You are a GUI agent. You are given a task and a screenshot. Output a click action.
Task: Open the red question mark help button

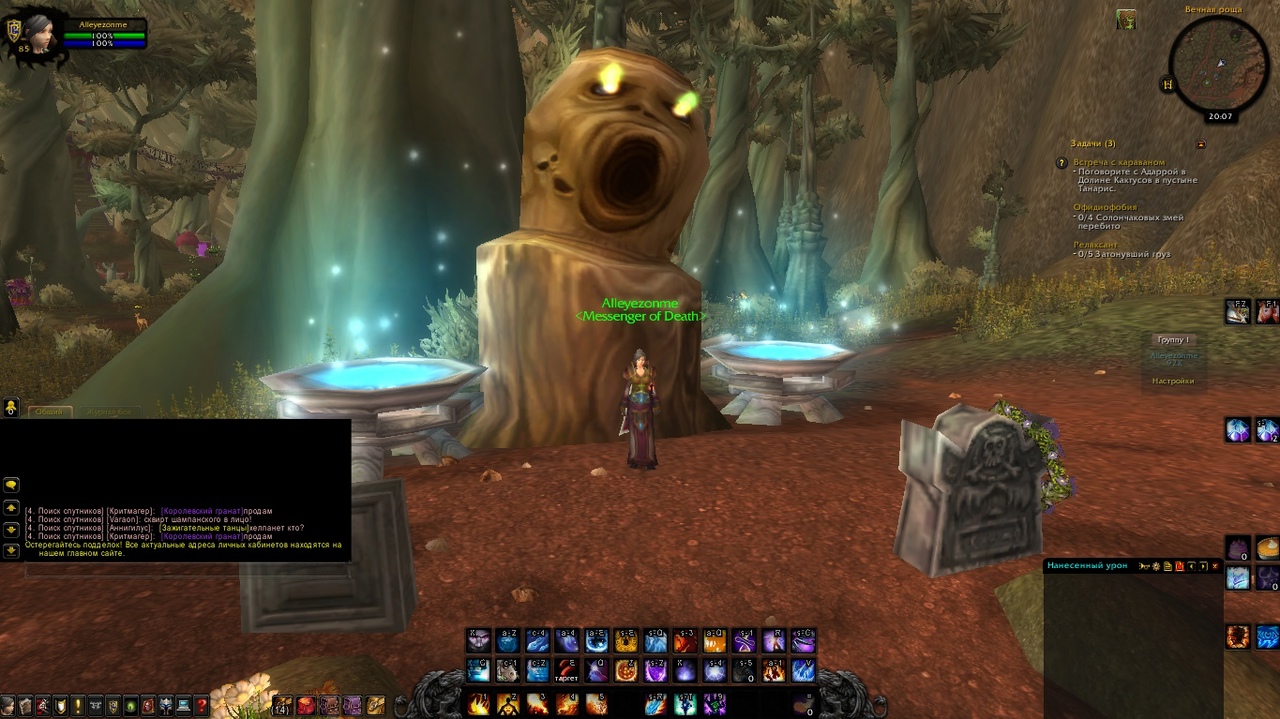pos(201,706)
